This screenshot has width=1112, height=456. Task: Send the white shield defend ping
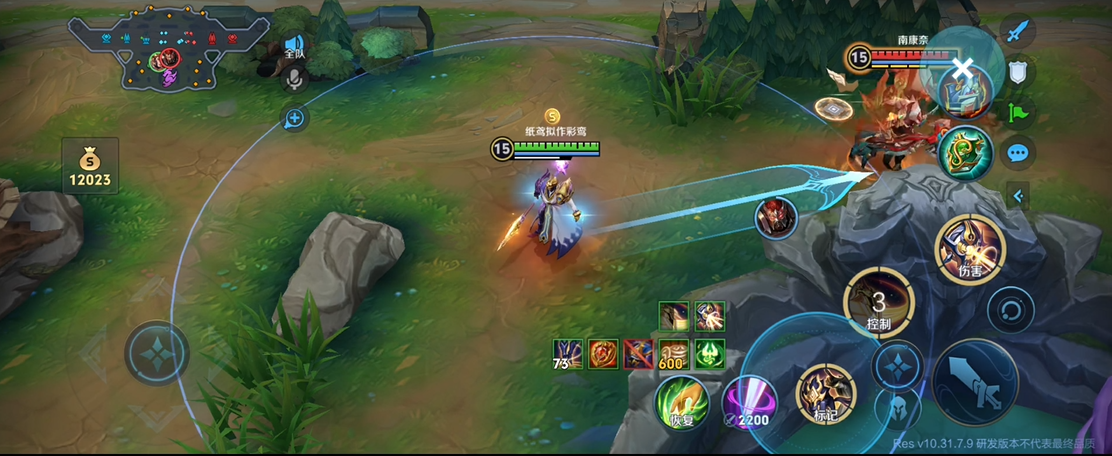[x=1017, y=71]
